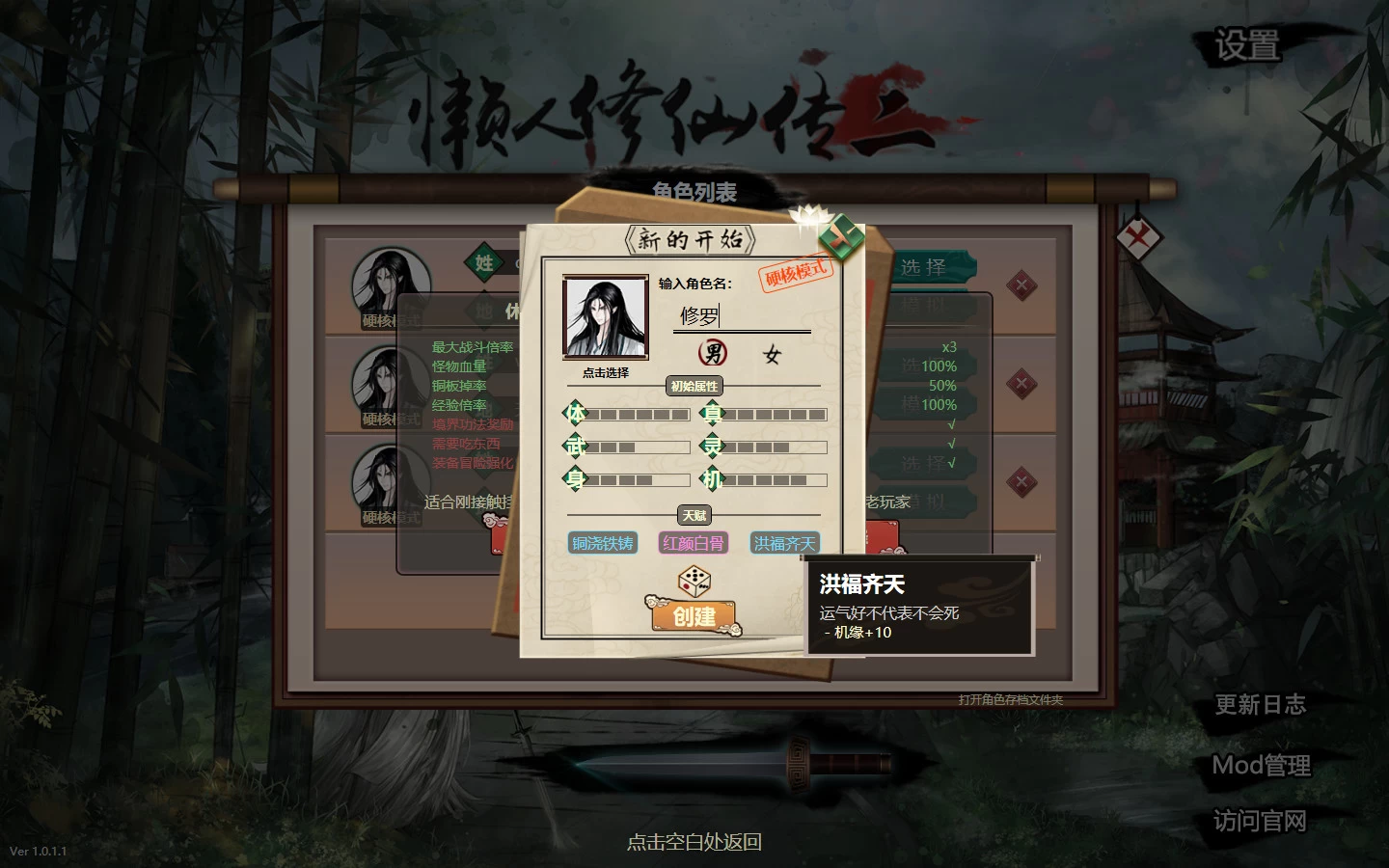Click the 硬核模式 red stamp
This screenshot has height=868, width=1389.
(793, 273)
